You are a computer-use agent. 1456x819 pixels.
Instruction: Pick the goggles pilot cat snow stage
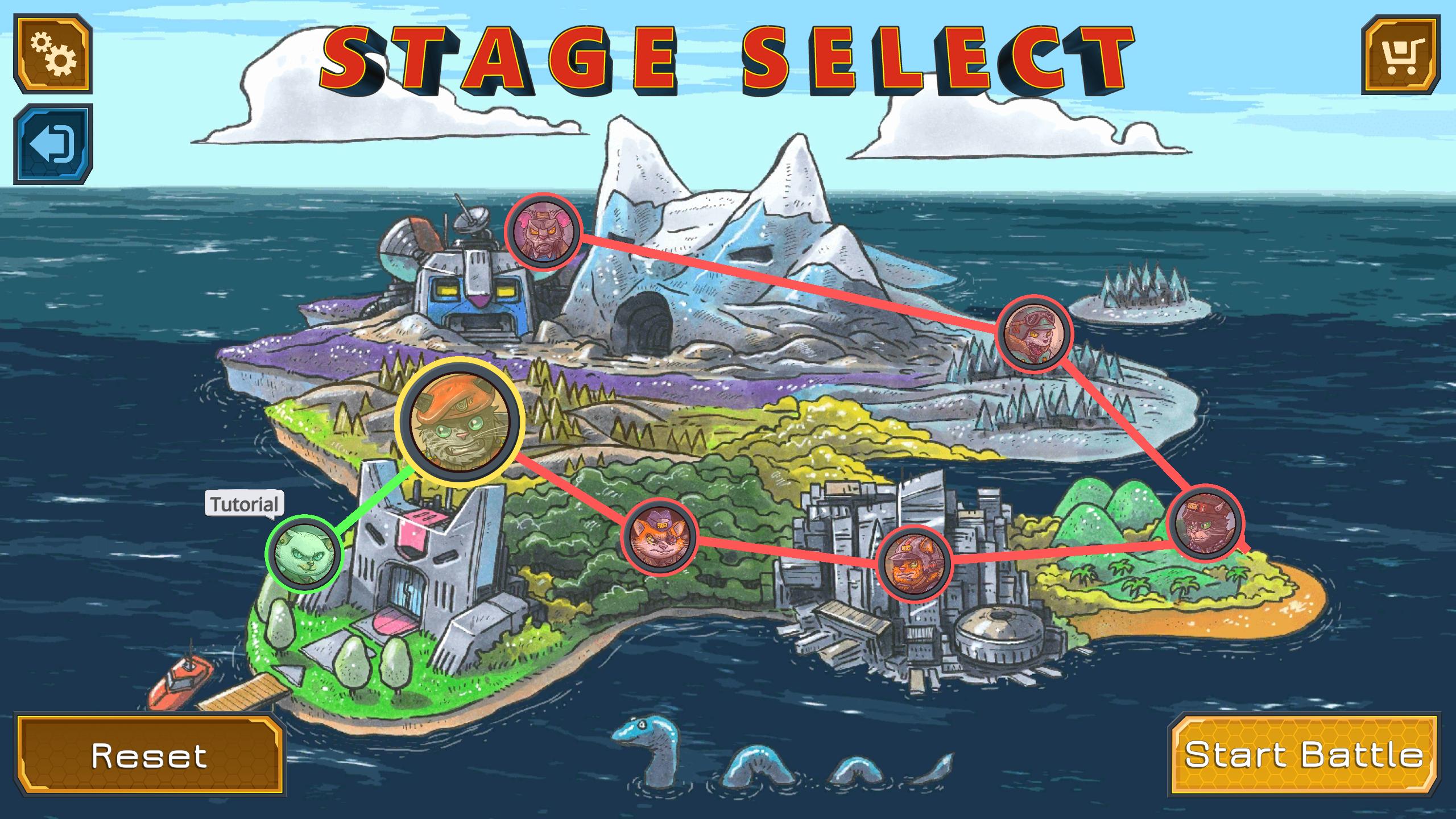pyautogui.click(x=1035, y=332)
